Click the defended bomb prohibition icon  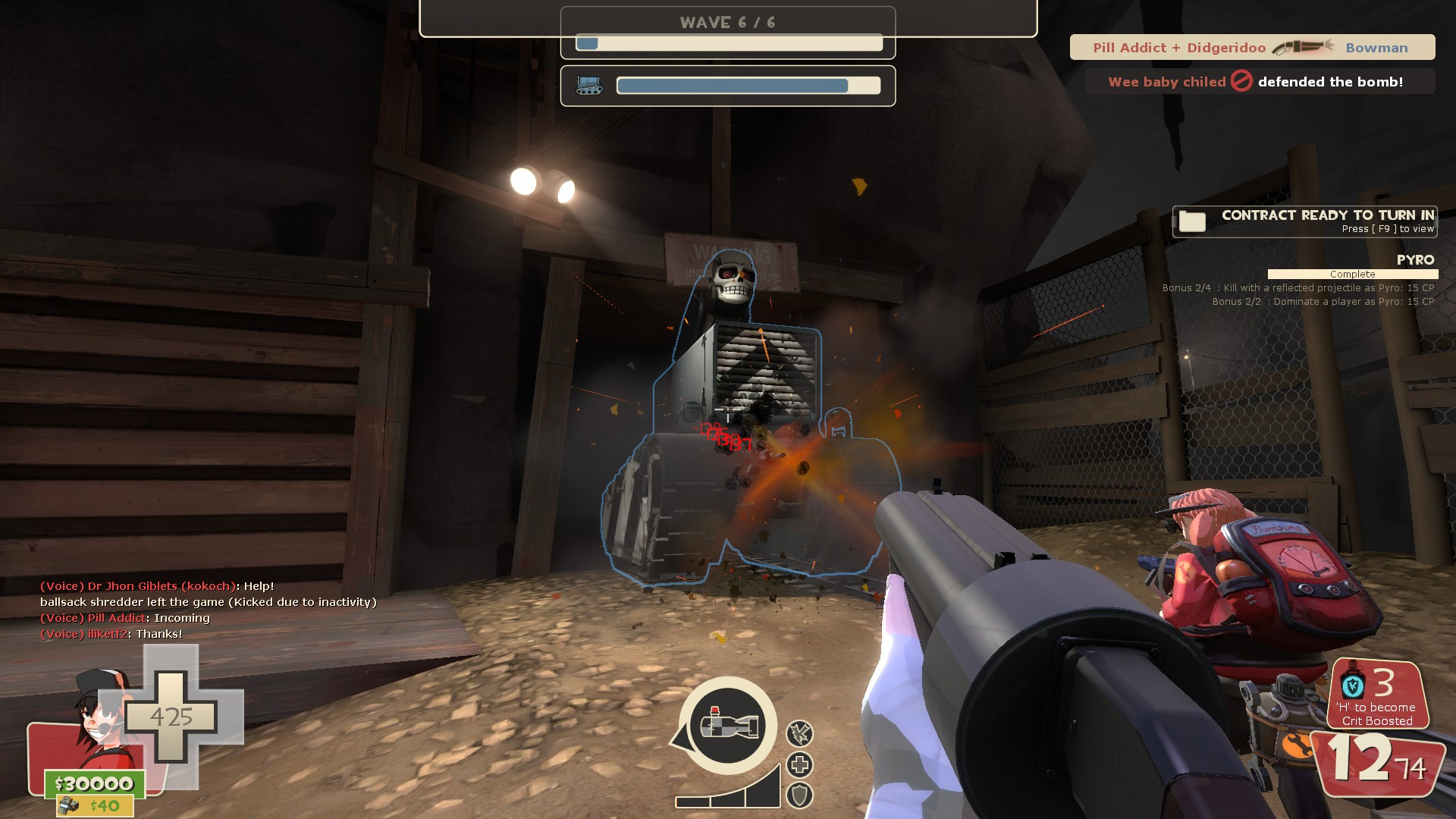pos(1241,81)
